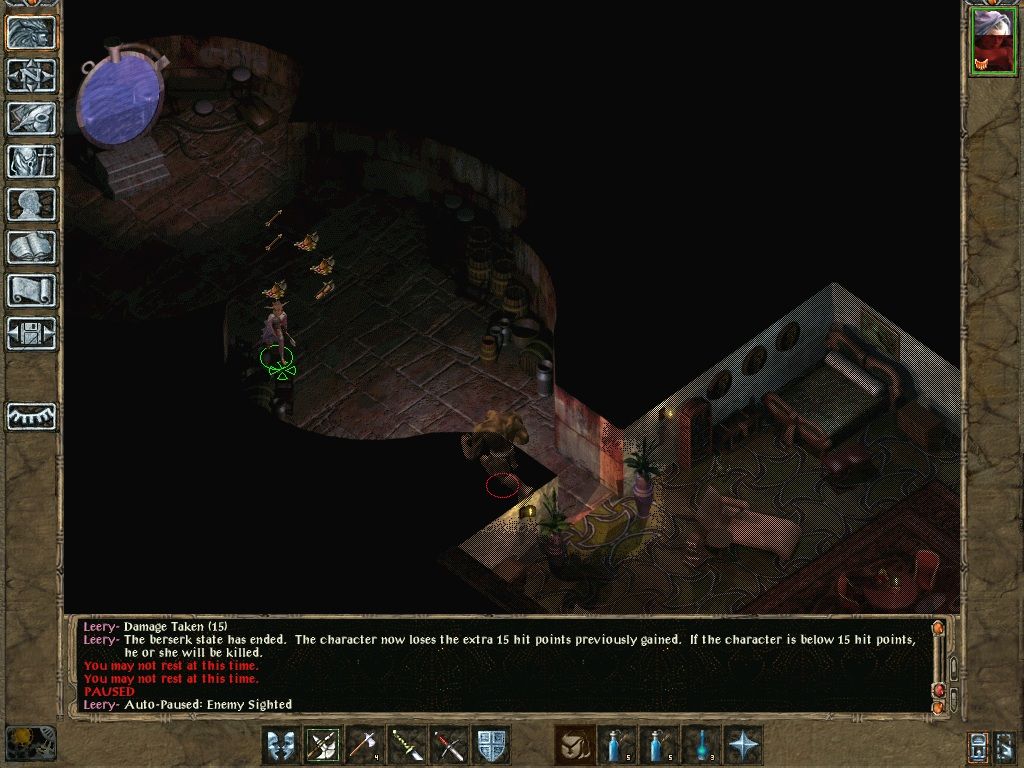Select Leery's character portrait
This screenshot has height=768, width=1024.
coord(991,41)
